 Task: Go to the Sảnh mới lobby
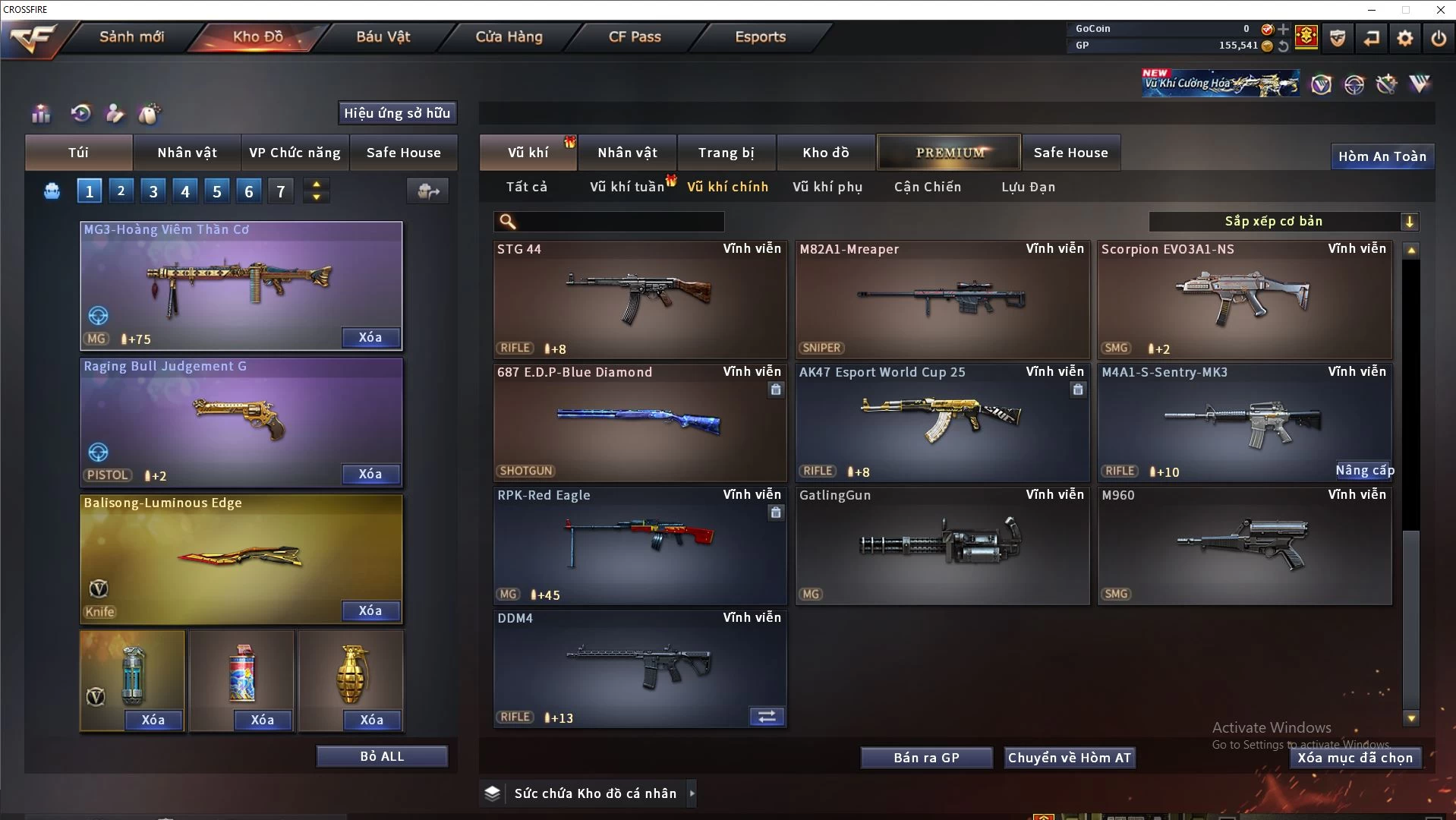[131, 36]
